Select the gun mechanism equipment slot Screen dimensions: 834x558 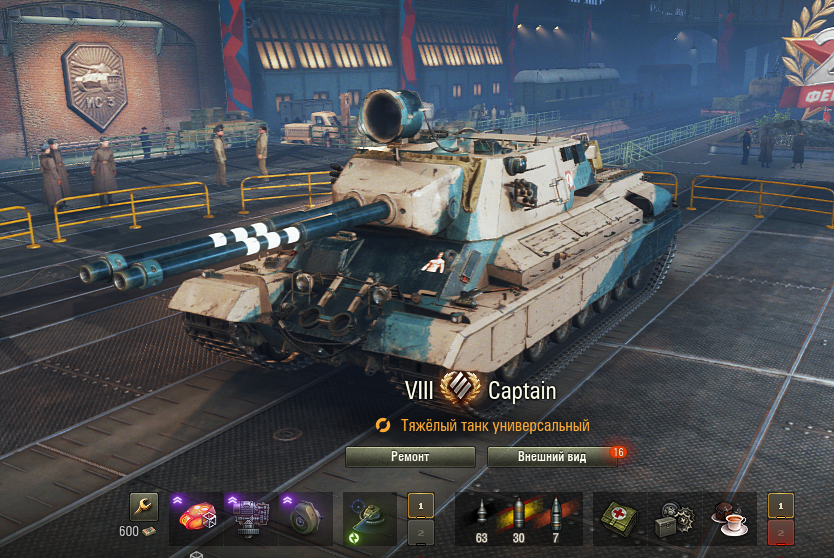pos(249,517)
